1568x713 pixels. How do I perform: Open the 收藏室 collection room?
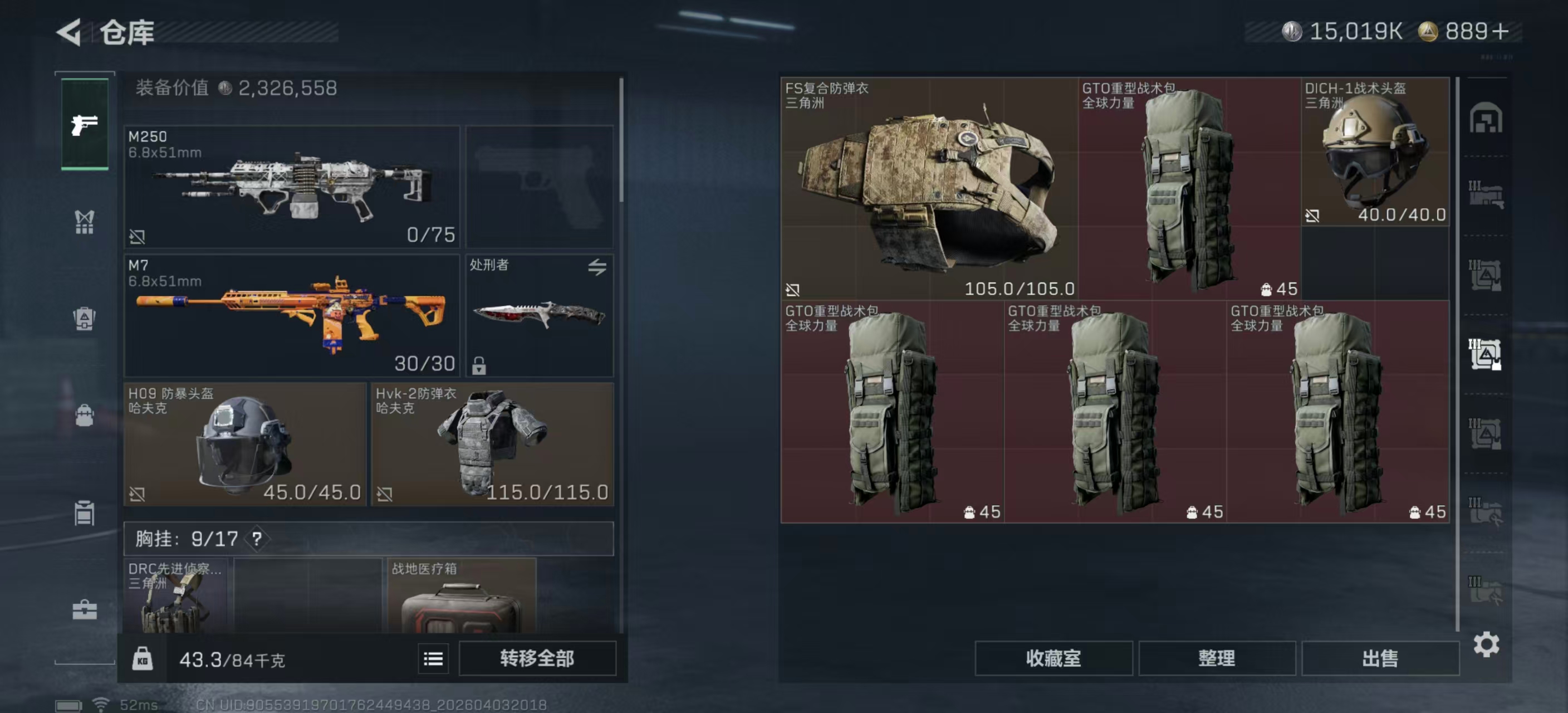pyautogui.click(x=1053, y=658)
